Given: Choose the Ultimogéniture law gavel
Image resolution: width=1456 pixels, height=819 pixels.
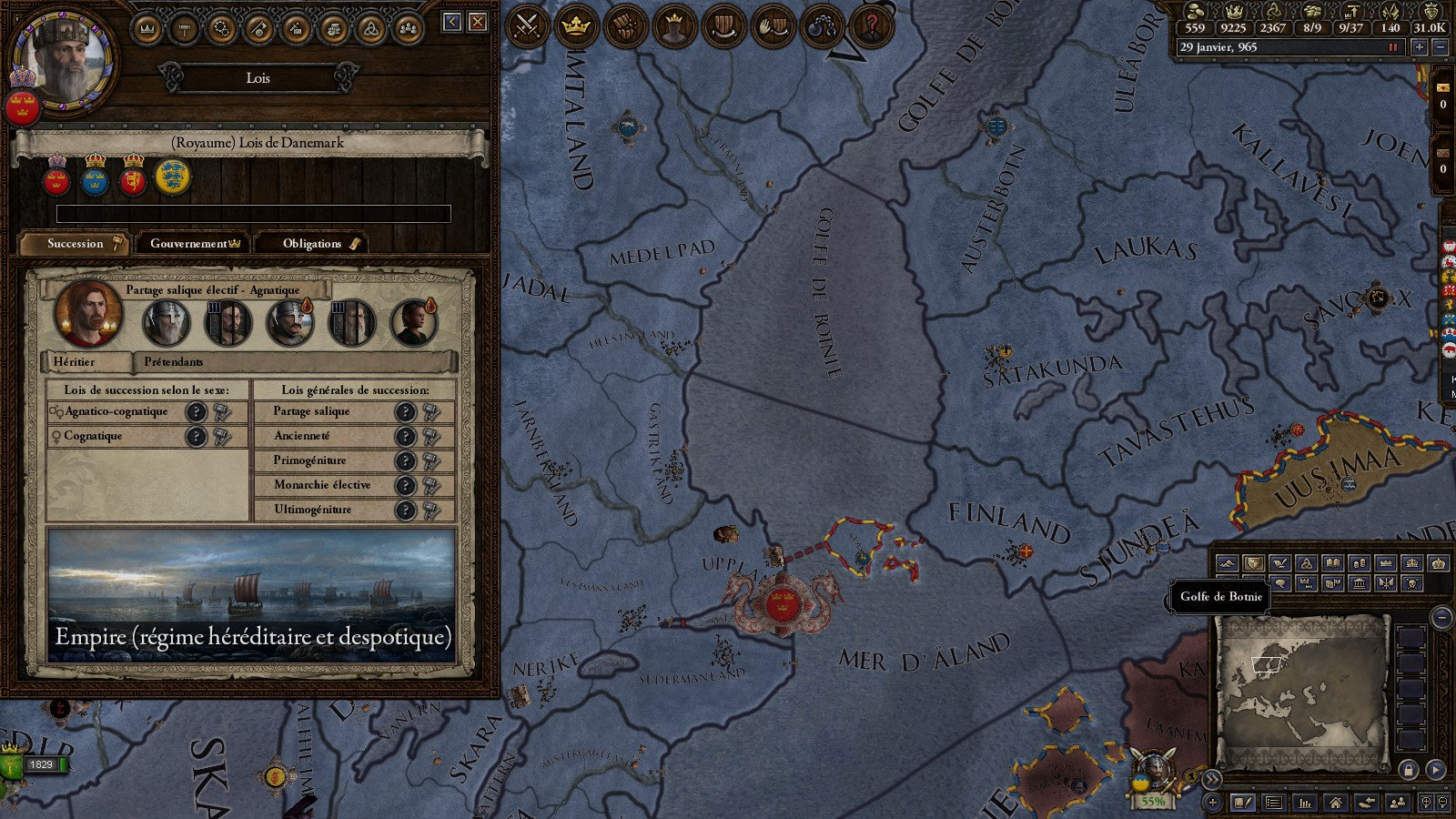Looking at the screenshot, I should point(431,511).
